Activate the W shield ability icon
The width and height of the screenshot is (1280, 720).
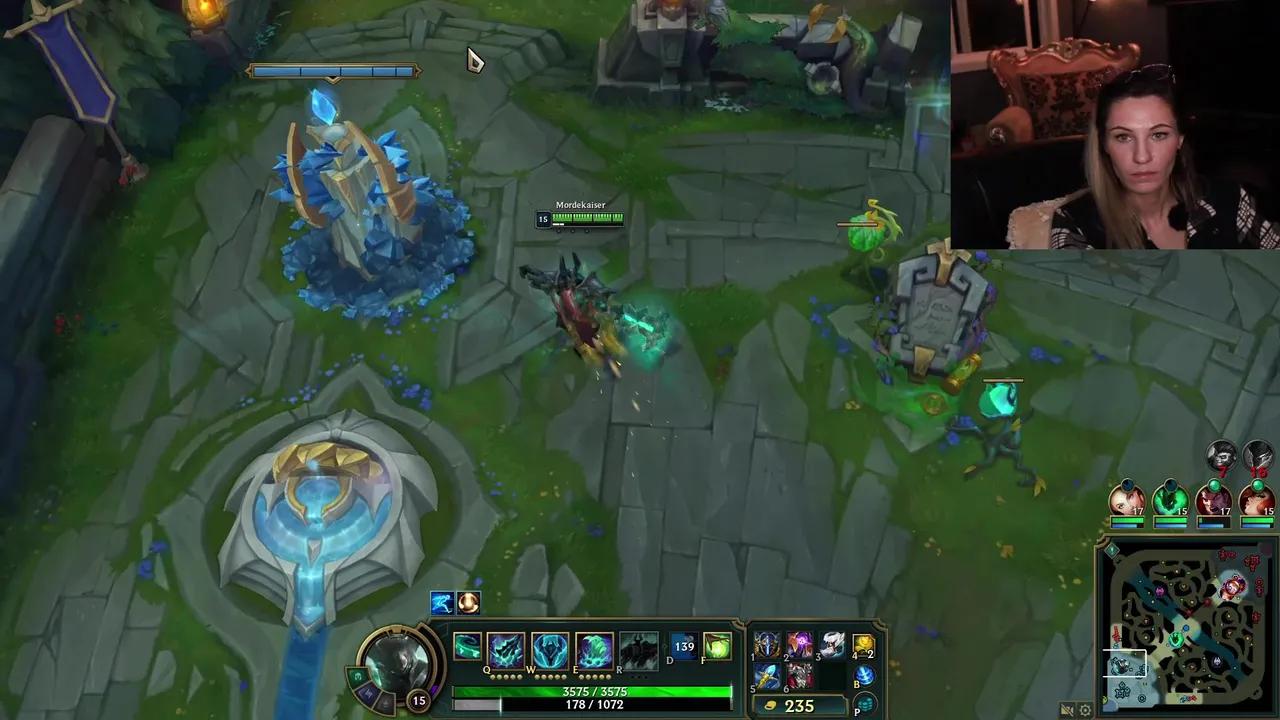(551, 646)
